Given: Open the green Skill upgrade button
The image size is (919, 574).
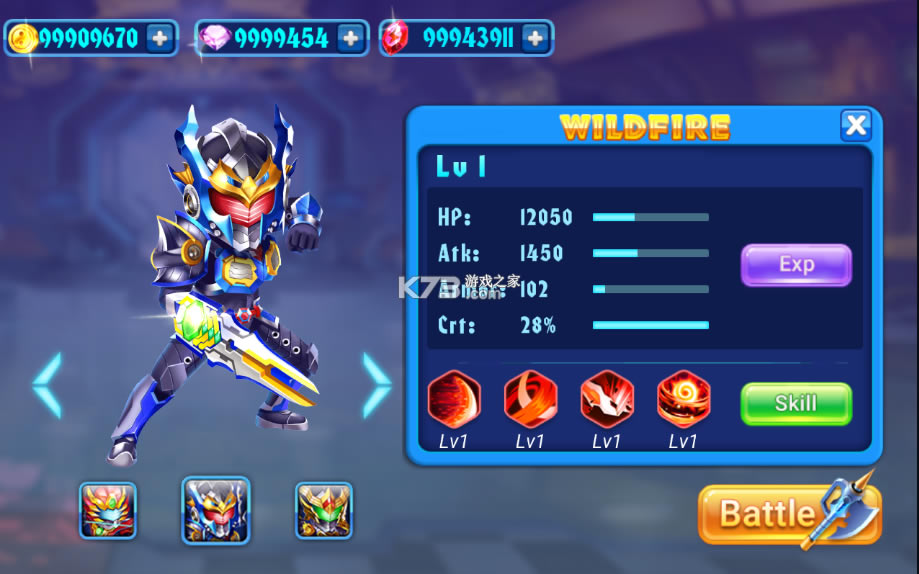Looking at the screenshot, I should (x=796, y=404).
